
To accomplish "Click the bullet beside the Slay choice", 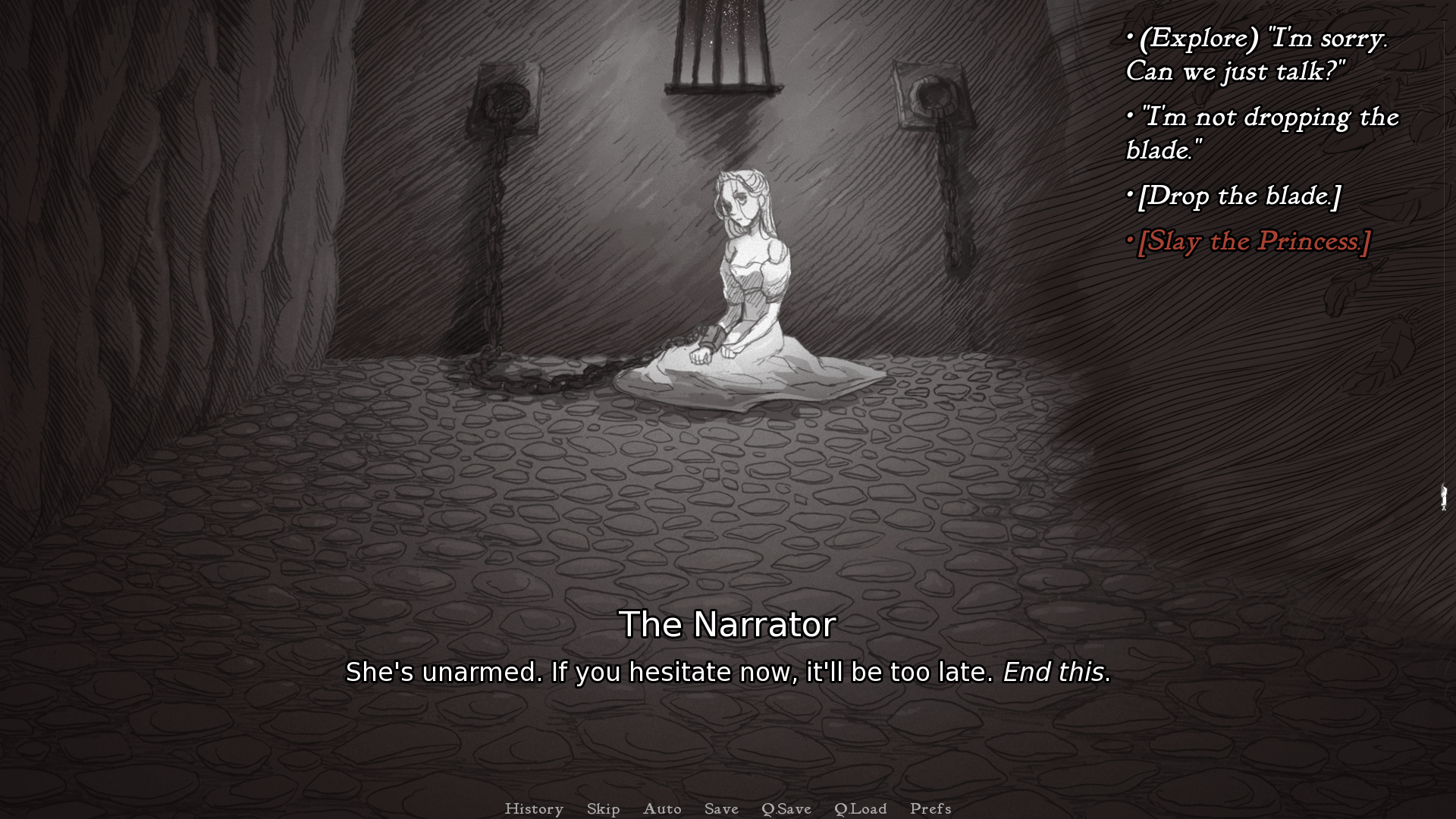I will click(x=1131, y=240).
